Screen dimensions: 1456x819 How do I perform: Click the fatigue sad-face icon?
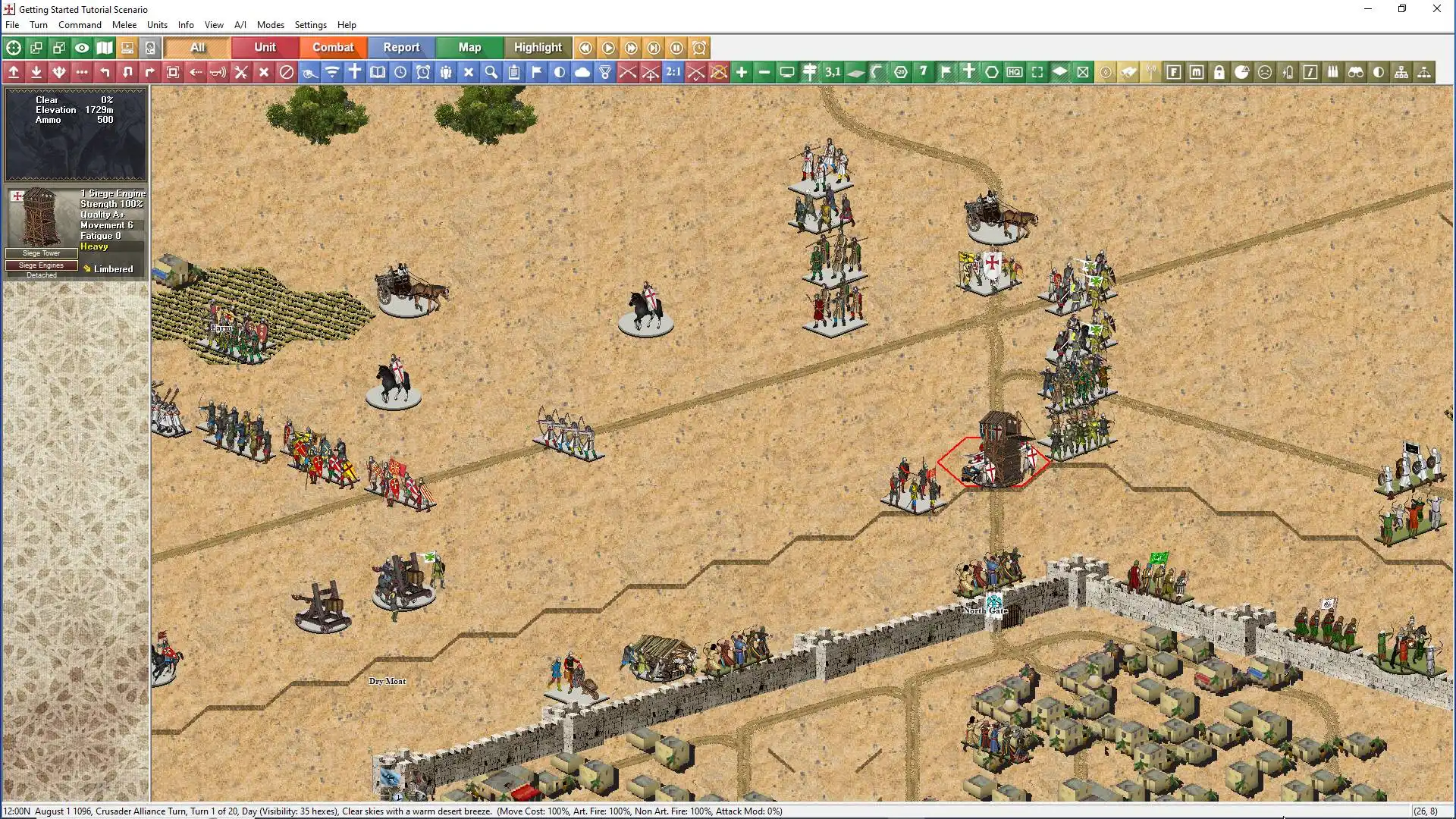1265,72
